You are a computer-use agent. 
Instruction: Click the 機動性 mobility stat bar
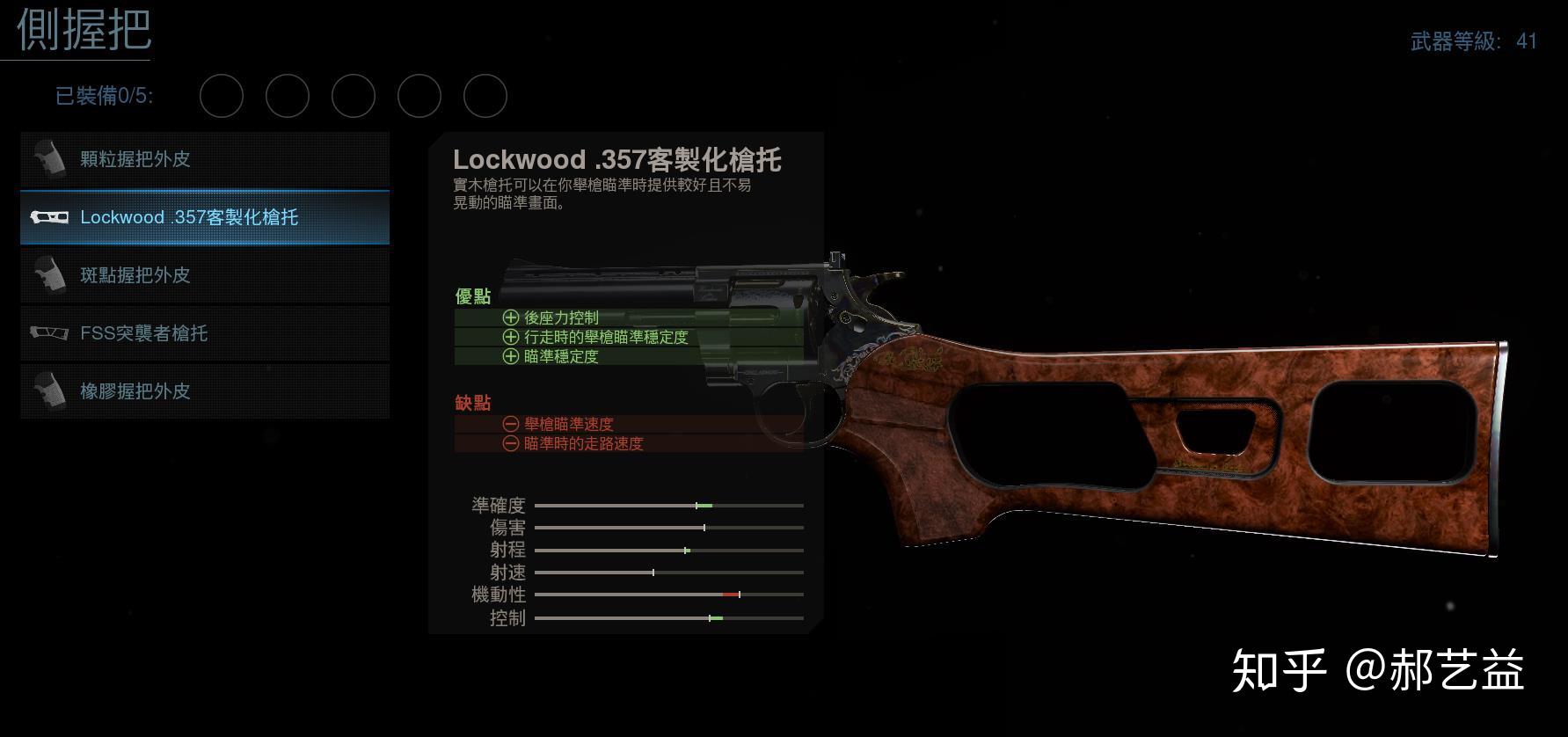pos(668,595)
